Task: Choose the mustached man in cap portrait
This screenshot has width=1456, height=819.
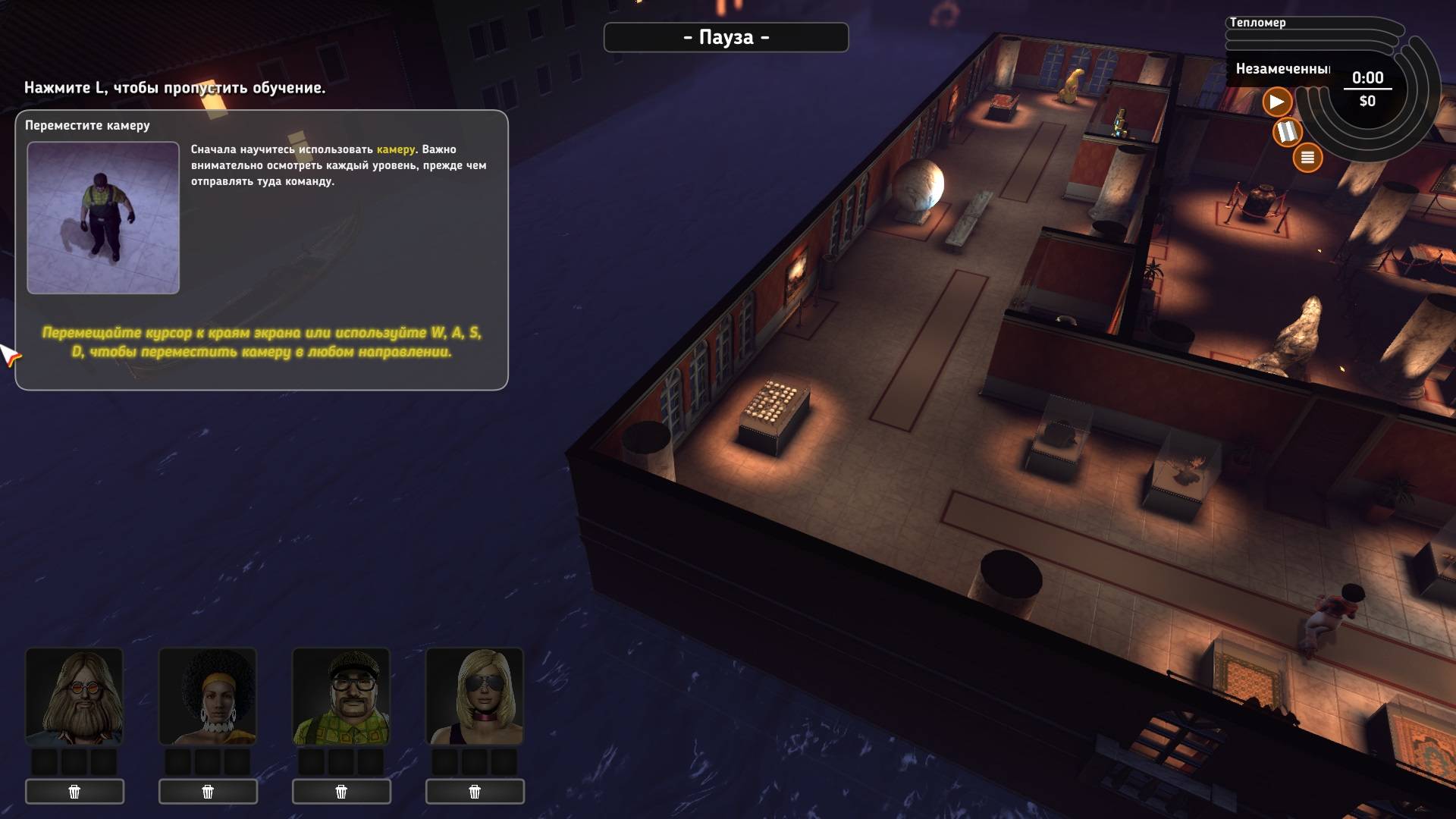Action: pyautogui.click(x=341, y=696)
